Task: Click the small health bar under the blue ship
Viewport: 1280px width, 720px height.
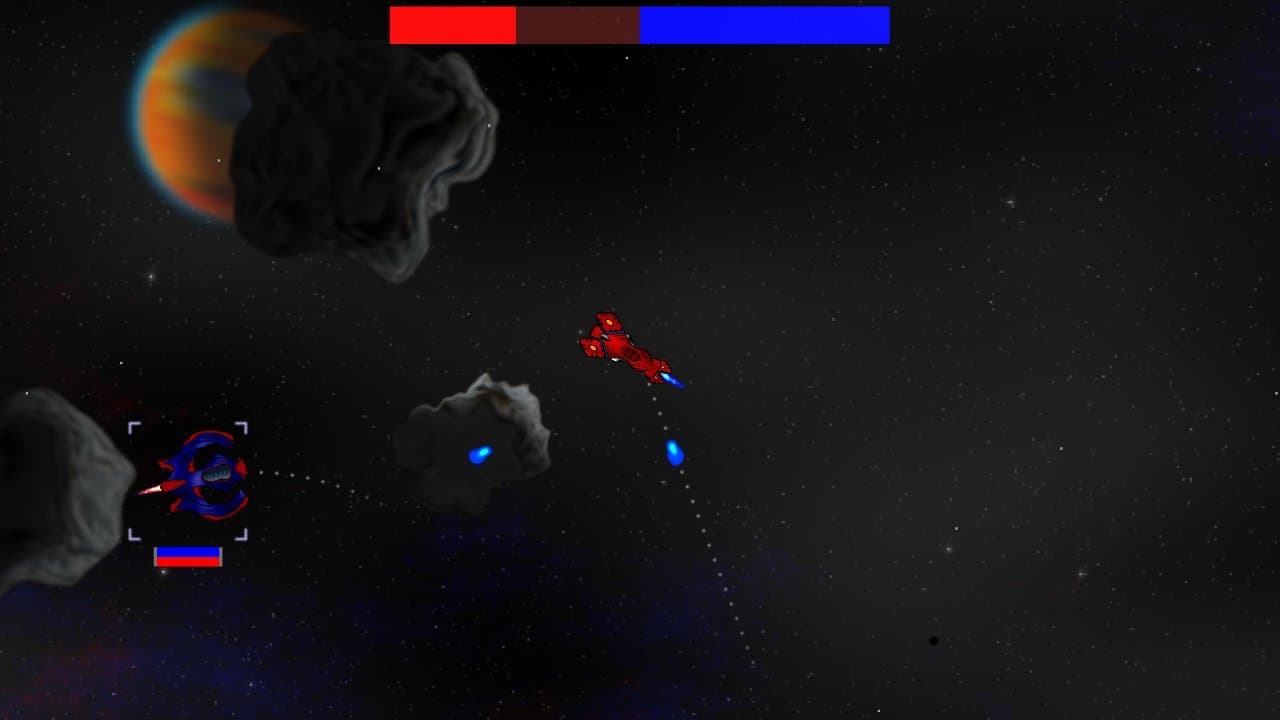Action: pyautogui.click(x=186, y=554)
